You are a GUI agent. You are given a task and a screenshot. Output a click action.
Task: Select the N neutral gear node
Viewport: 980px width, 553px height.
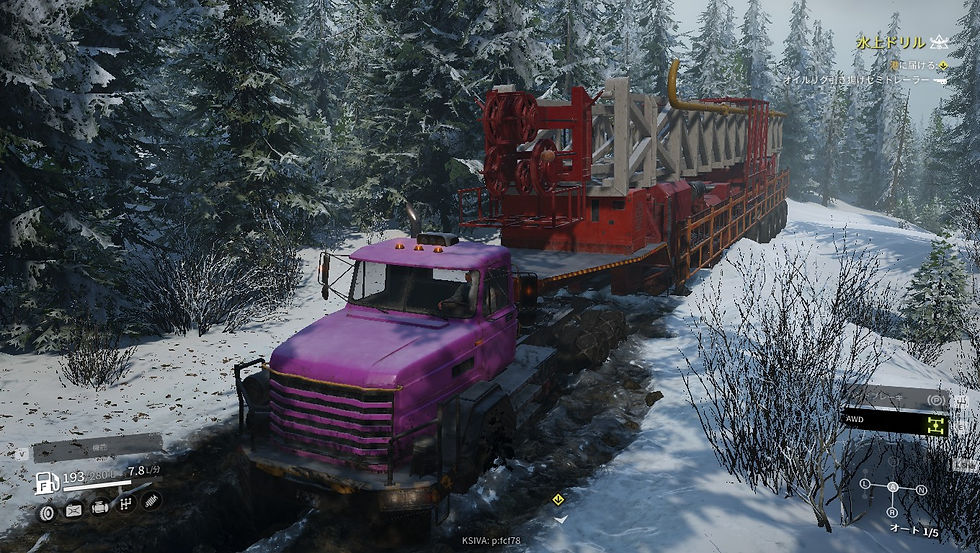[921, 490]
